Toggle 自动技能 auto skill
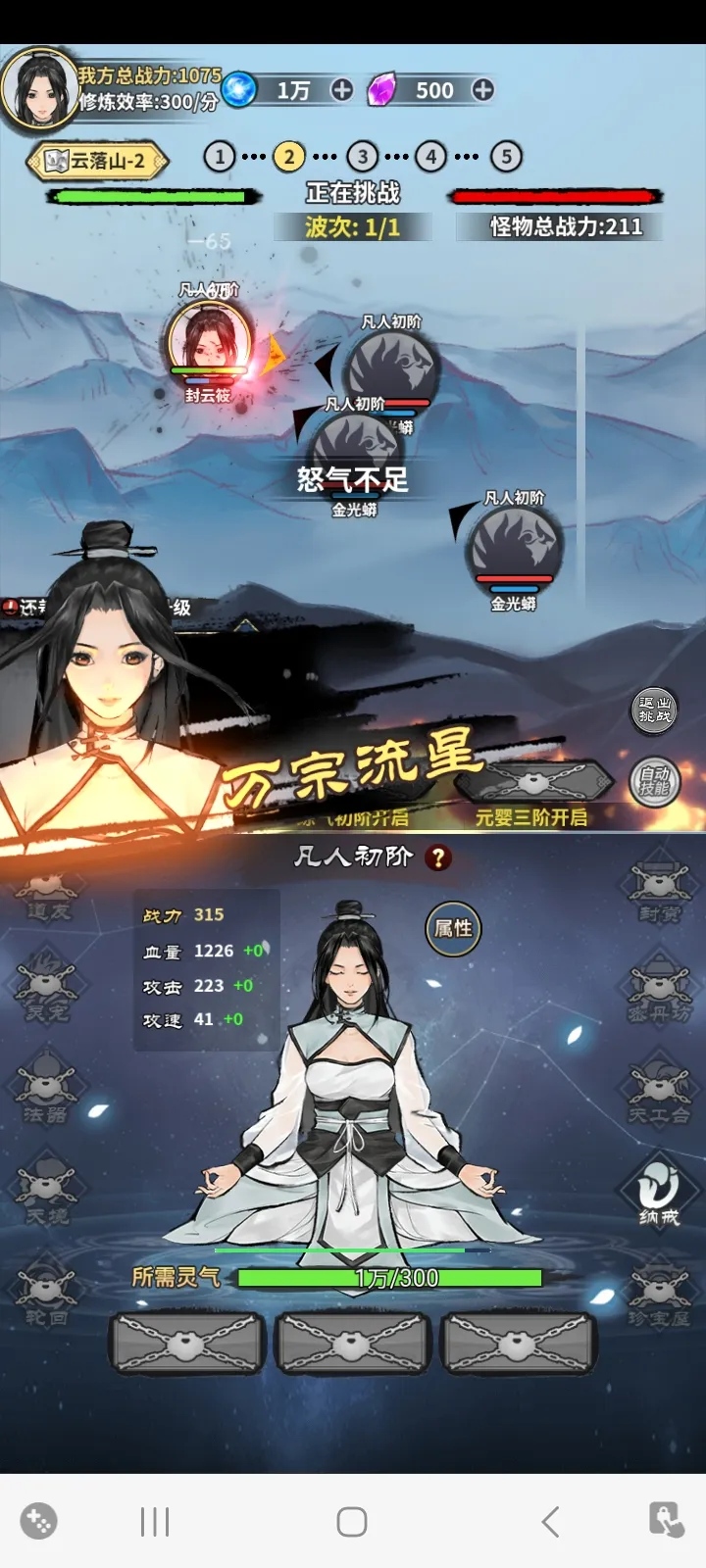 [654, 782]
